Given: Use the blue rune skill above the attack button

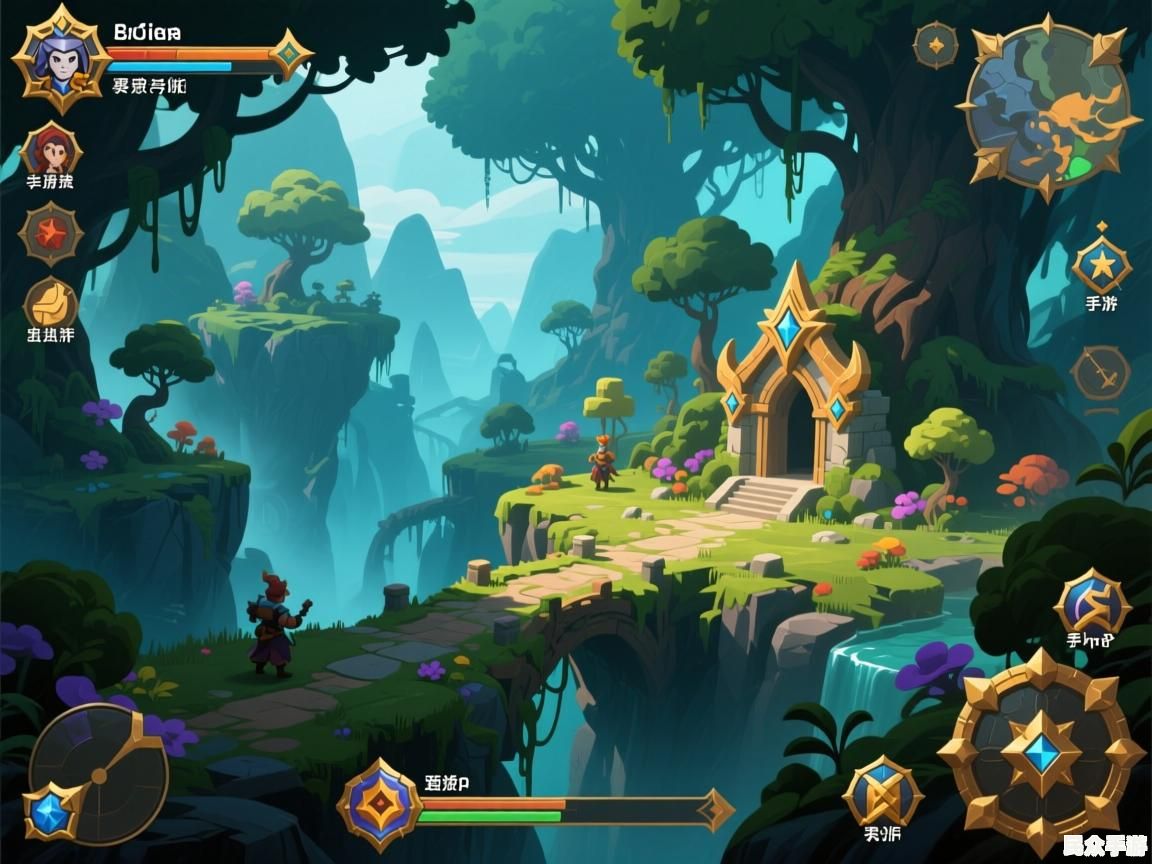Looking at the screenshot, I should 1091,605.
